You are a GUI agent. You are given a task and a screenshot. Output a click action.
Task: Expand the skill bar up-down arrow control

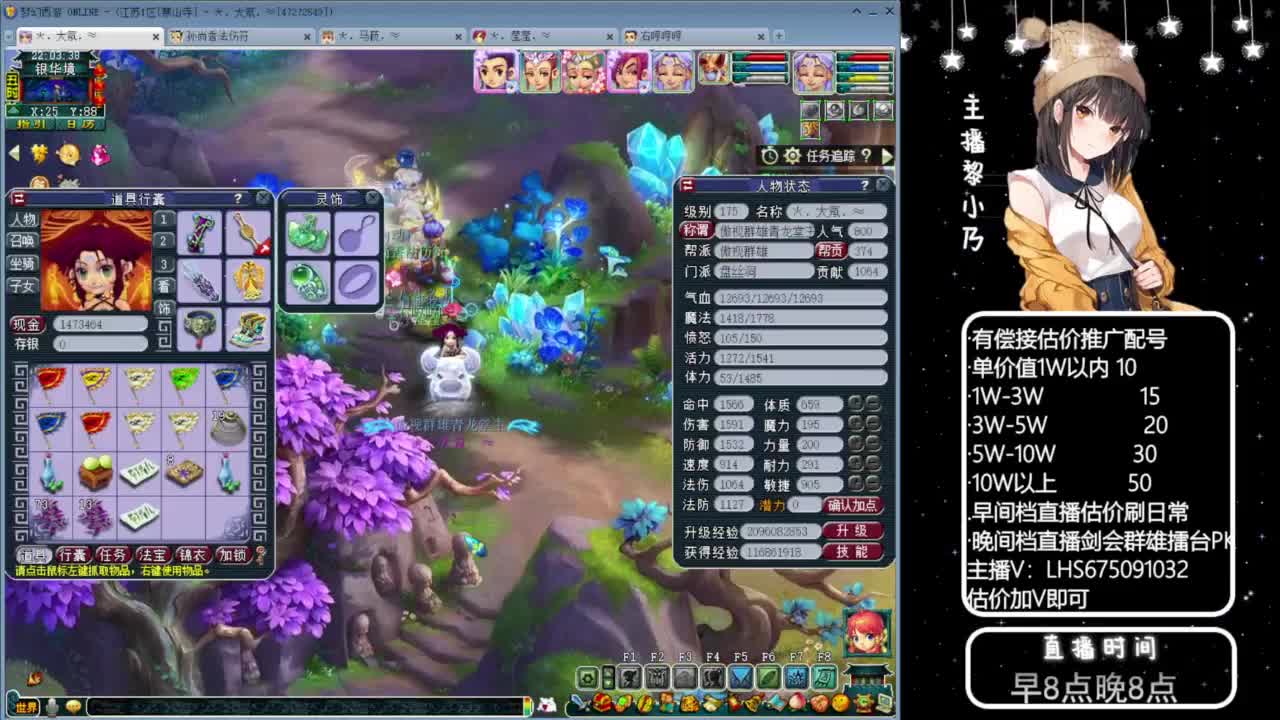pyautogui.click(x=609, y=676)
